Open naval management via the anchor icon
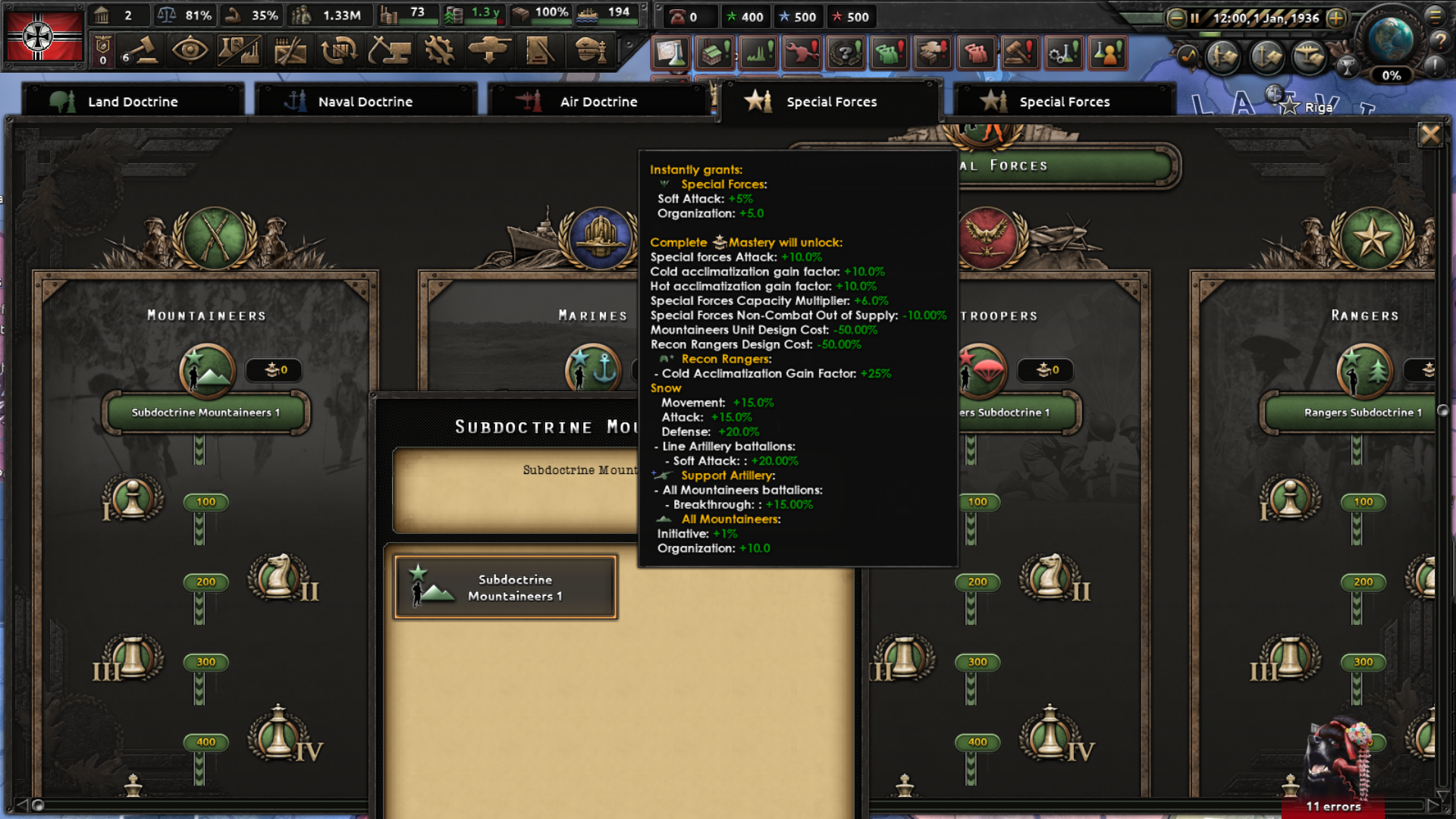The image size is (1456, 819). (1266, 56)
